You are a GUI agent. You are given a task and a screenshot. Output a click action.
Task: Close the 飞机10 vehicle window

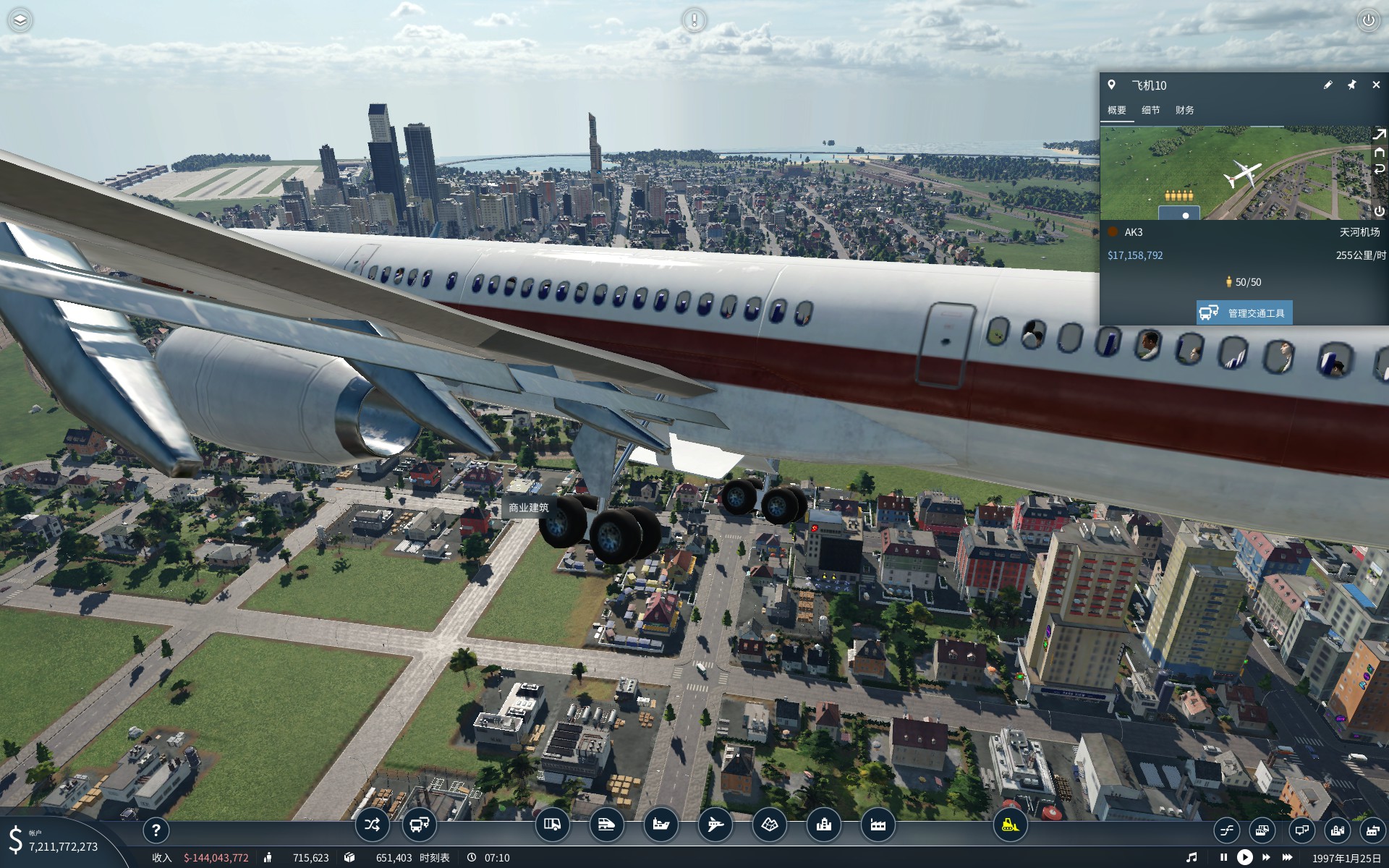click(x=1375, y=85)
